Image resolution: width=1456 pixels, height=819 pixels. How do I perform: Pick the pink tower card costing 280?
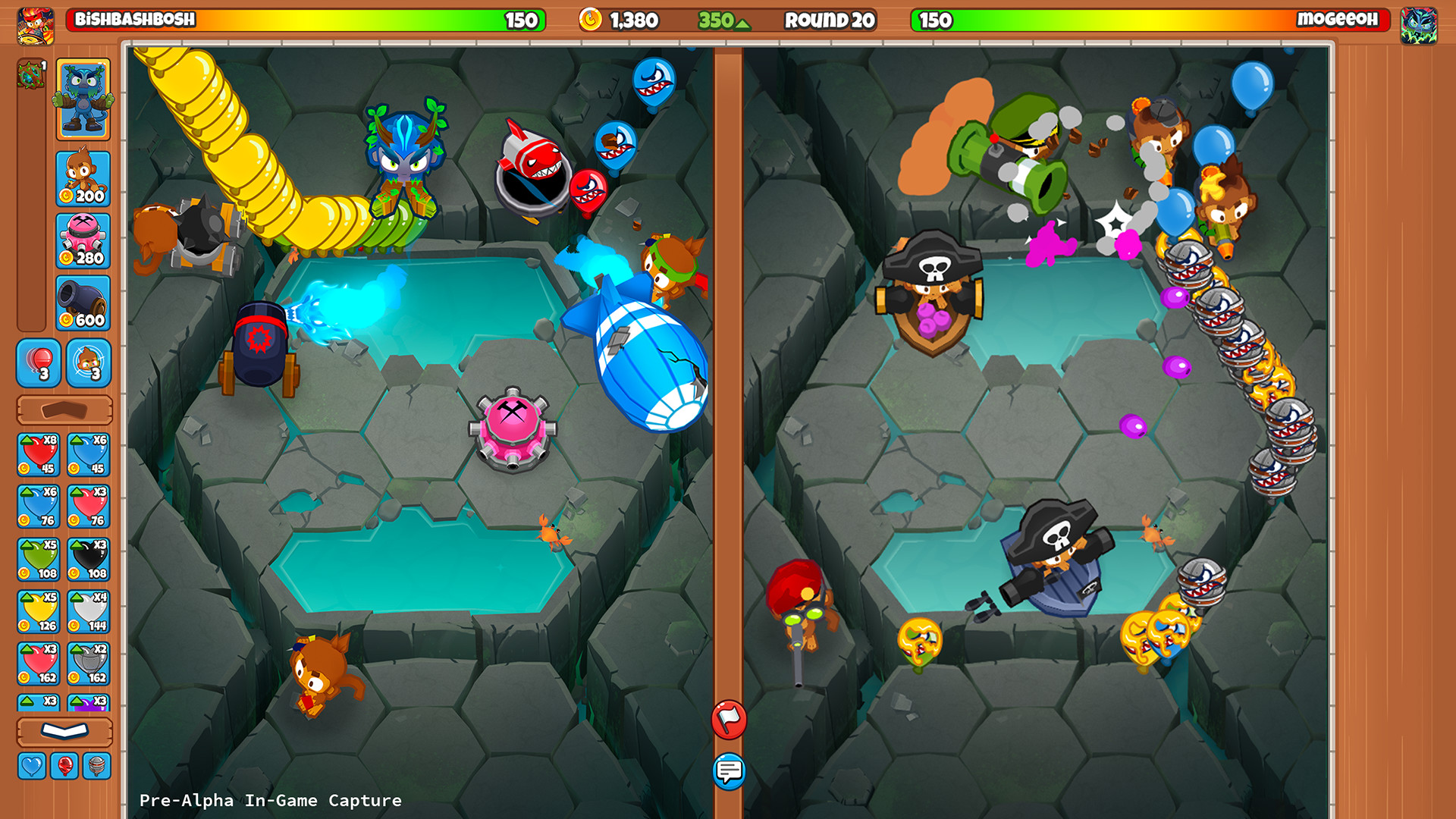click(x=86, y=240)
